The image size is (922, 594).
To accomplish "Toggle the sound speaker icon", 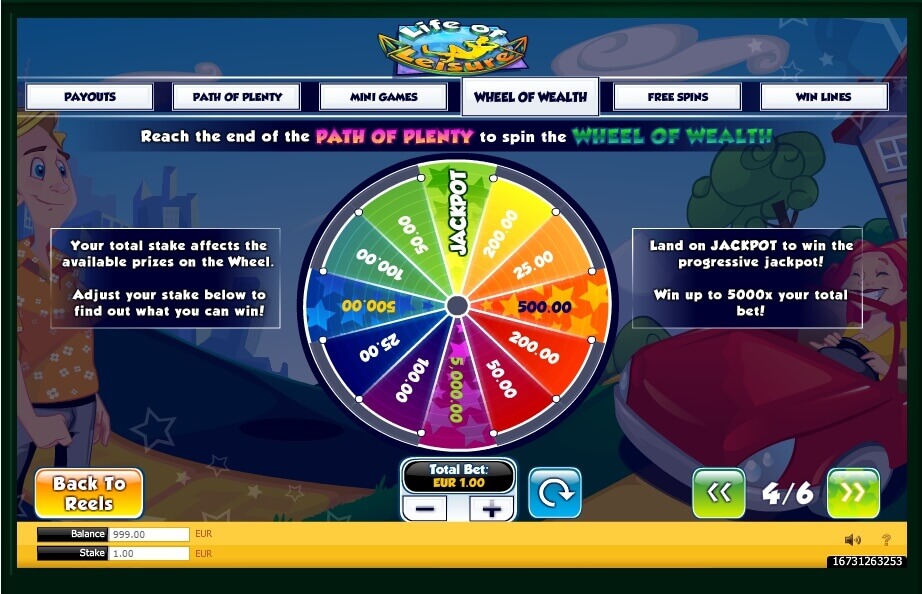I will pyautogui.click(x=852, y=540).
